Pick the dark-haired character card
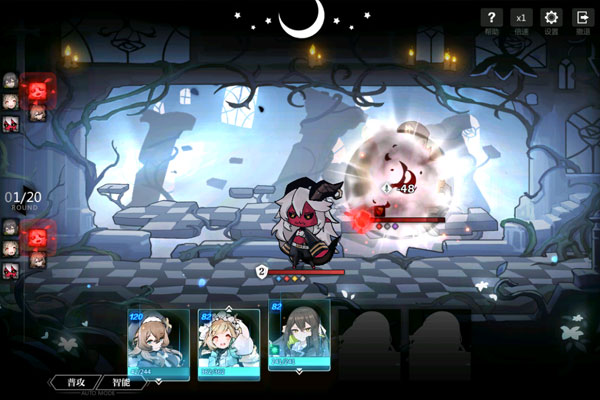Screen dimensions: 600x400 click(x=298, y=335)
